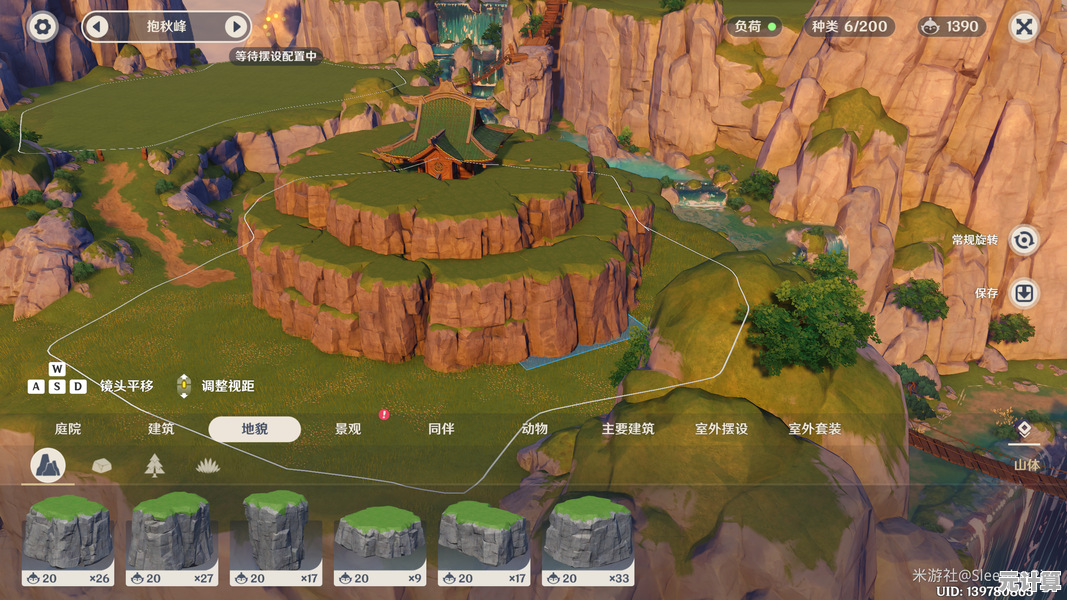Switch to the 建筑 tab

[161, 429]
